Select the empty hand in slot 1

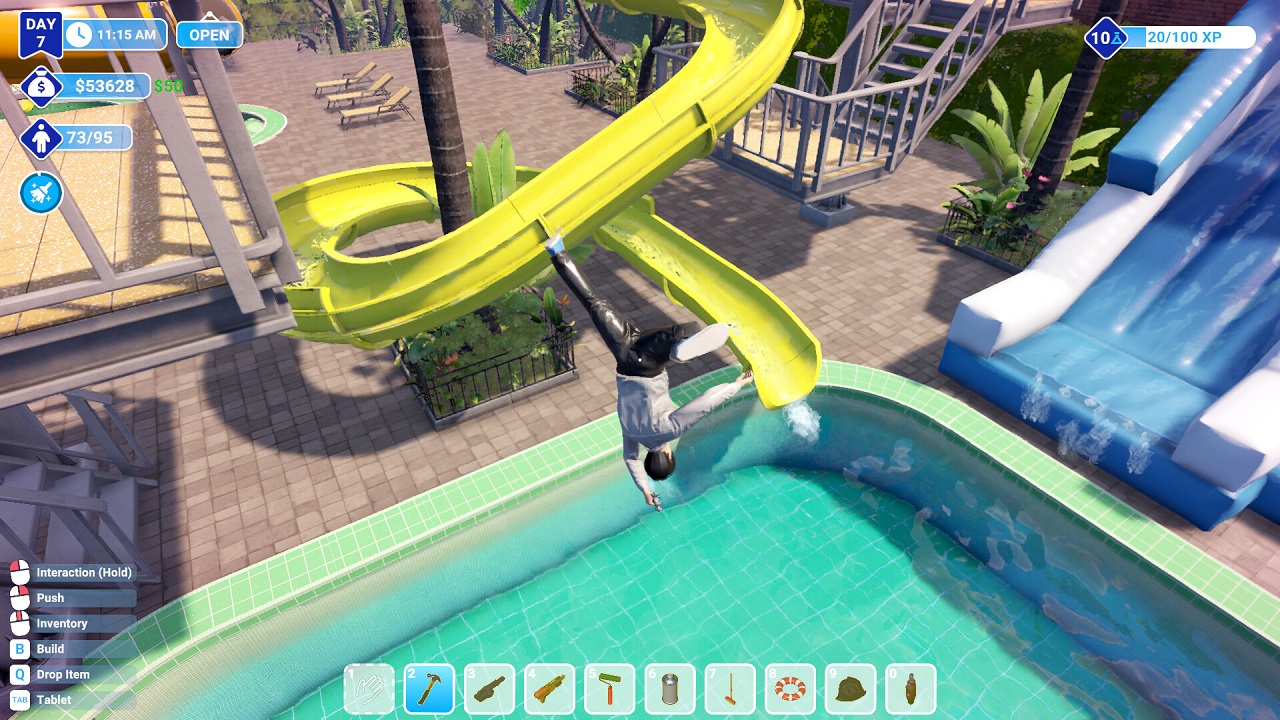(x=369, y=688)
